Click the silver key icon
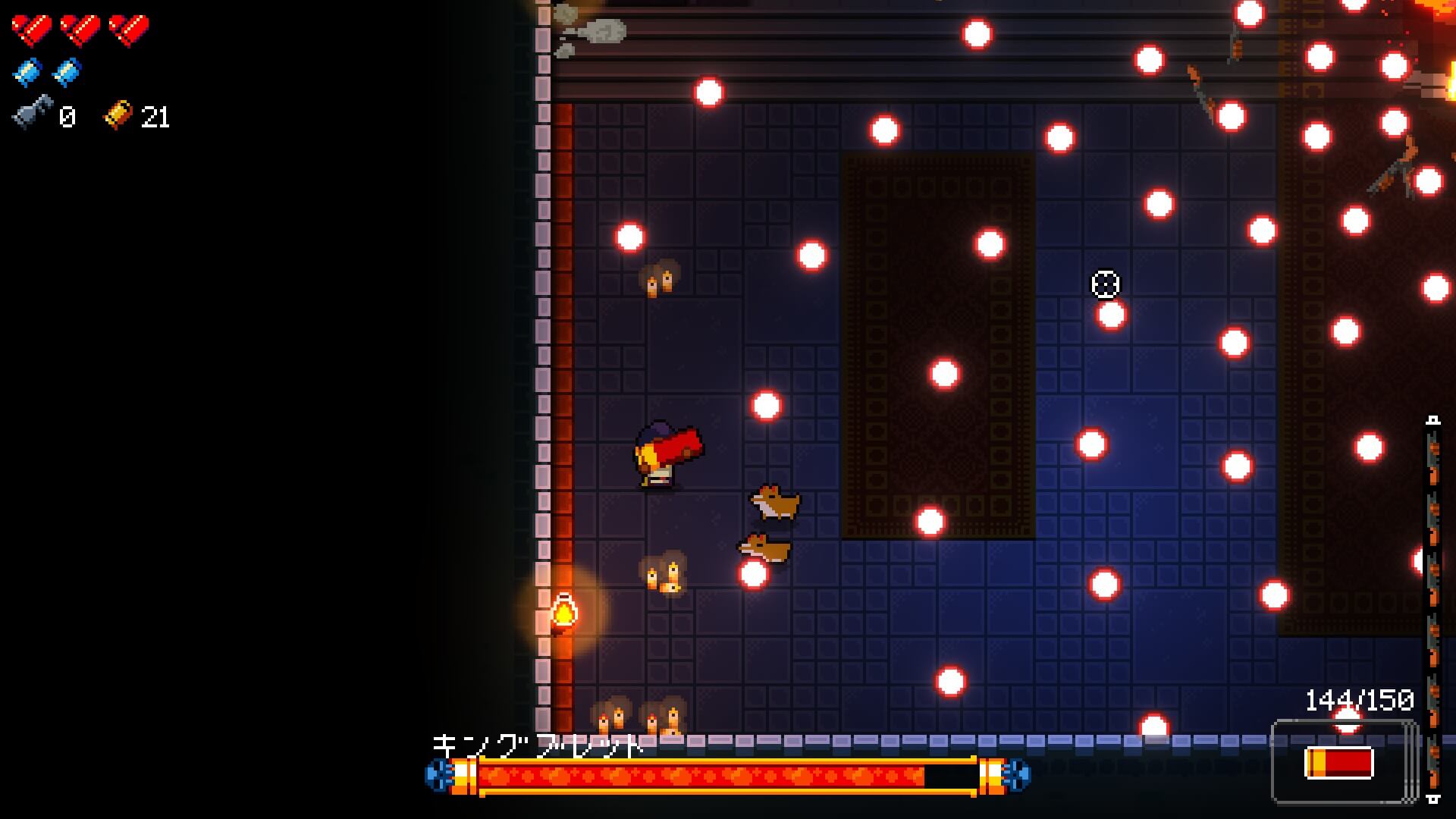 [33, 112]
